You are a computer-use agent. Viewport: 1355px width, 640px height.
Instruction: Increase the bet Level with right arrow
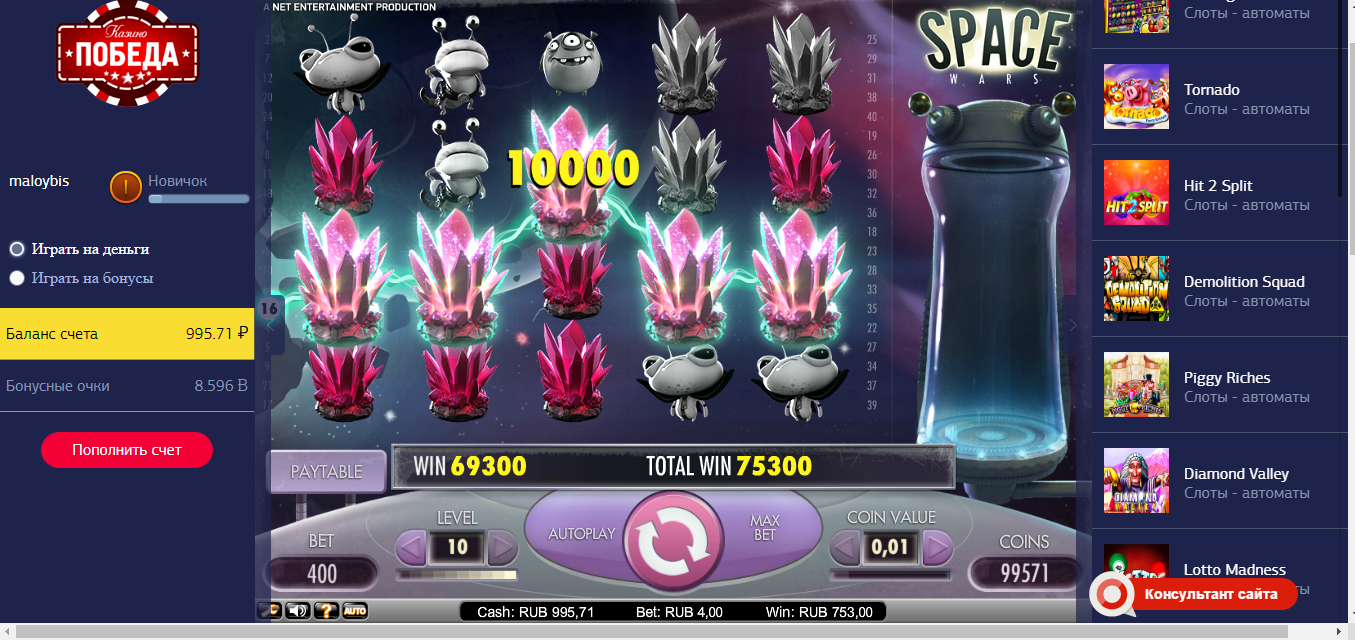(x=502, y=548)
